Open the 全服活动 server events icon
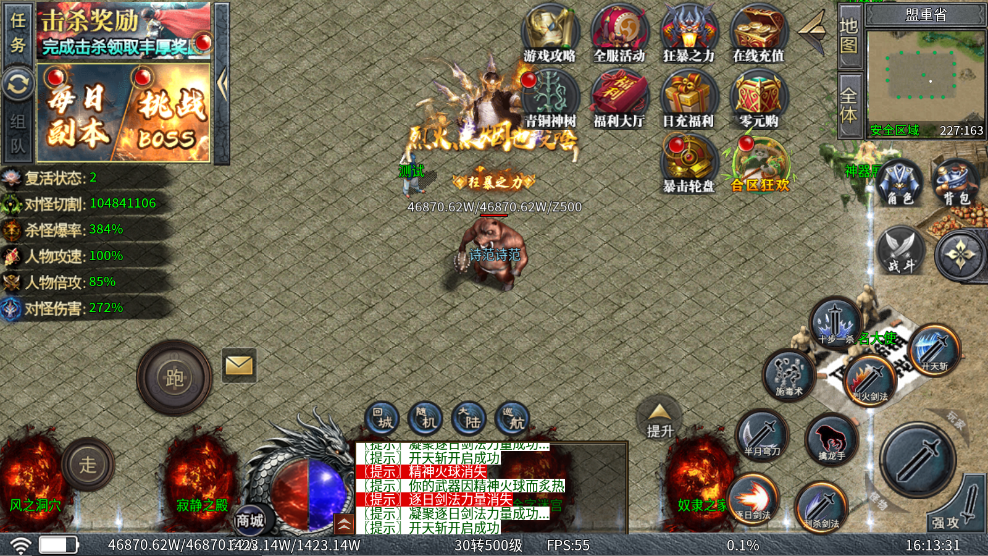The height and width of the screenshot is (556, 988). point(619,31)
